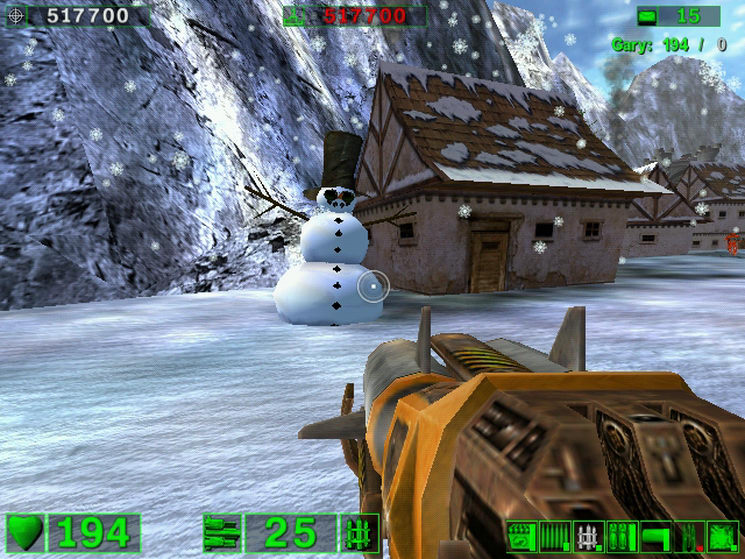Select the shotgun shells ammo icon
Image resolution: width=745 pixels, height=559 pixels.
tap(522, 536)
